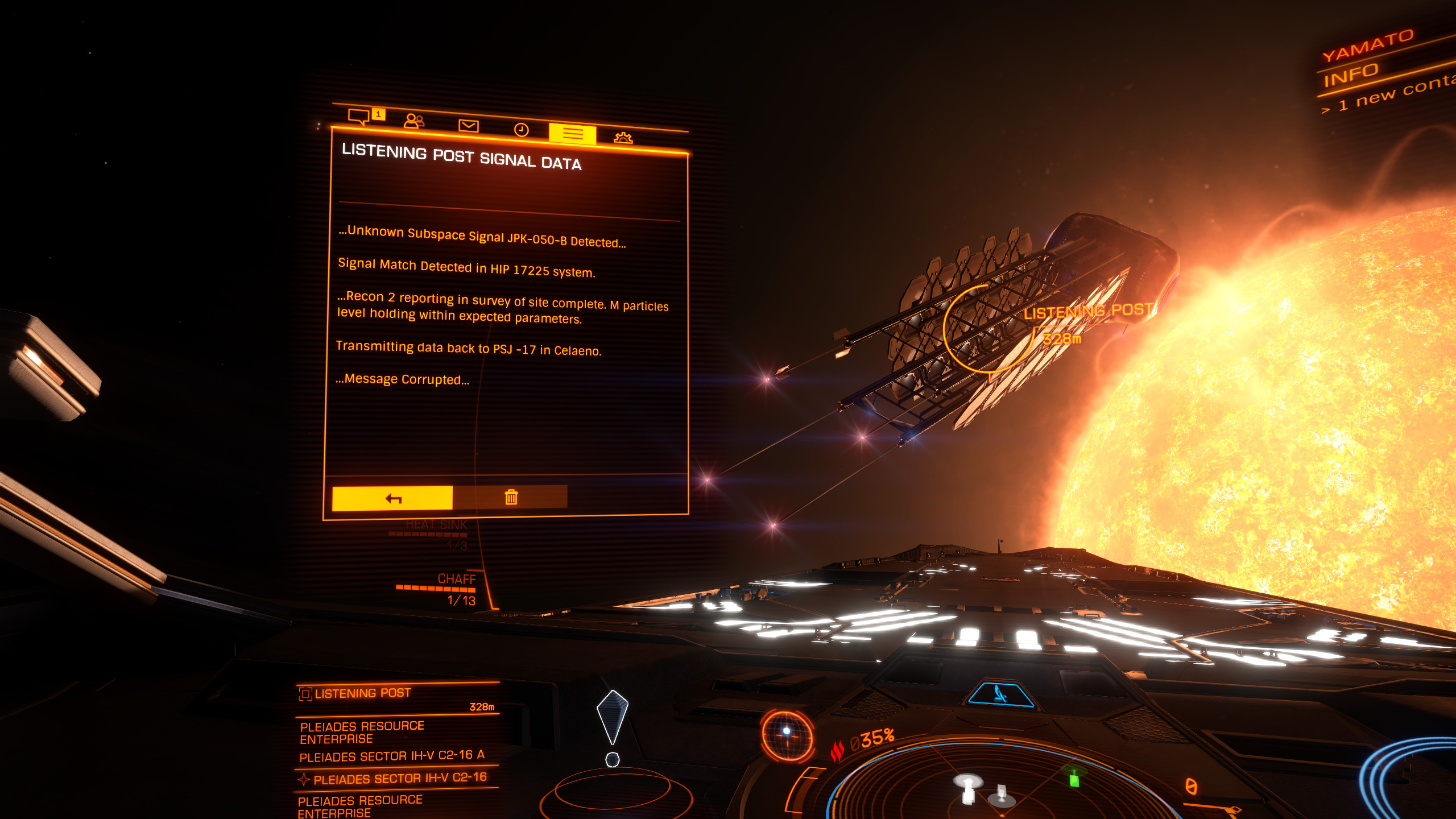Screen dimensions: 1456x819
Task: Open the inbox envelope tab
Action: (x=468, y=126)
